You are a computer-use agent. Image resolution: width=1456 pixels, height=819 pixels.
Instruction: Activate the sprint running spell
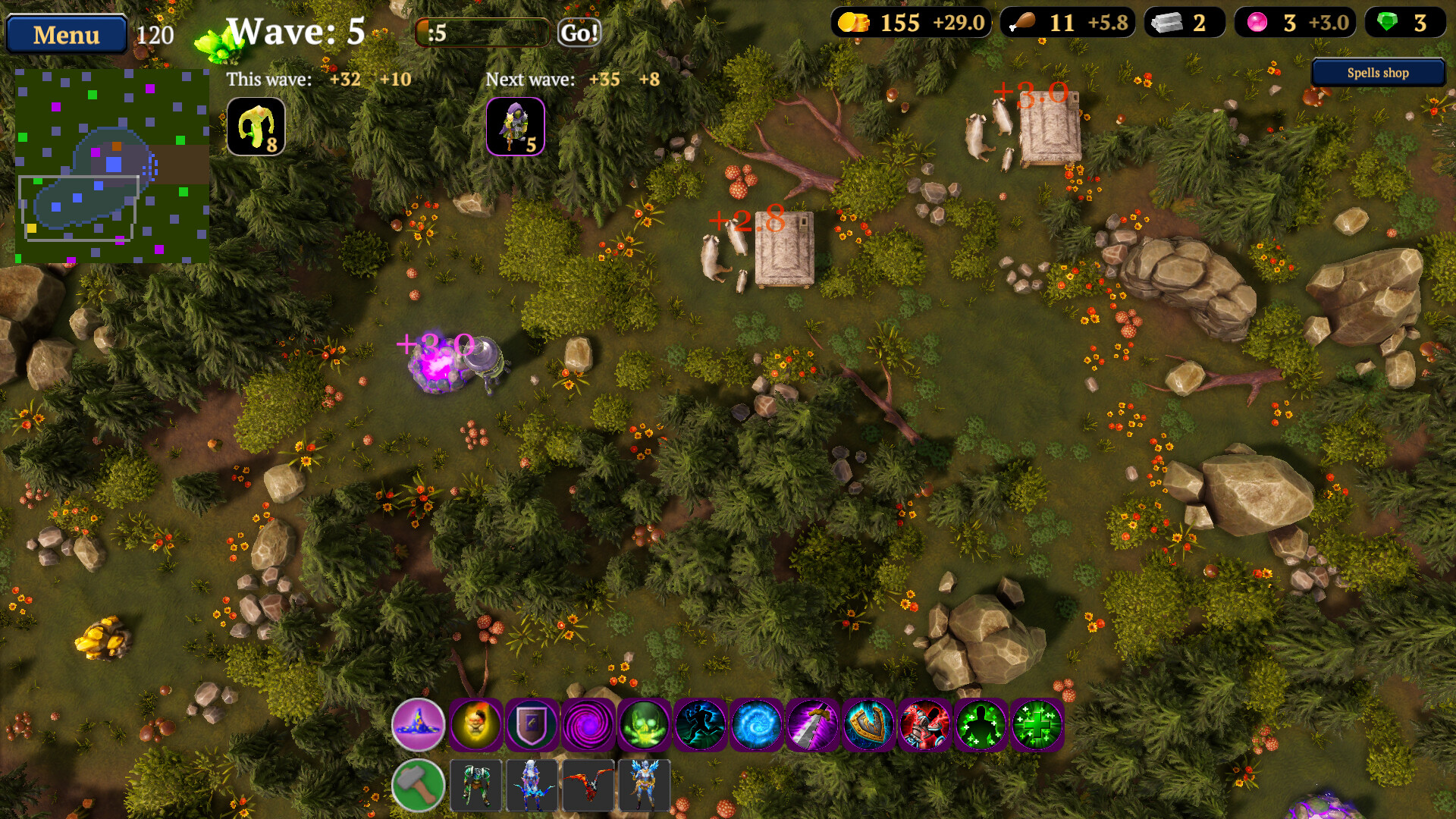pos(697,726)
